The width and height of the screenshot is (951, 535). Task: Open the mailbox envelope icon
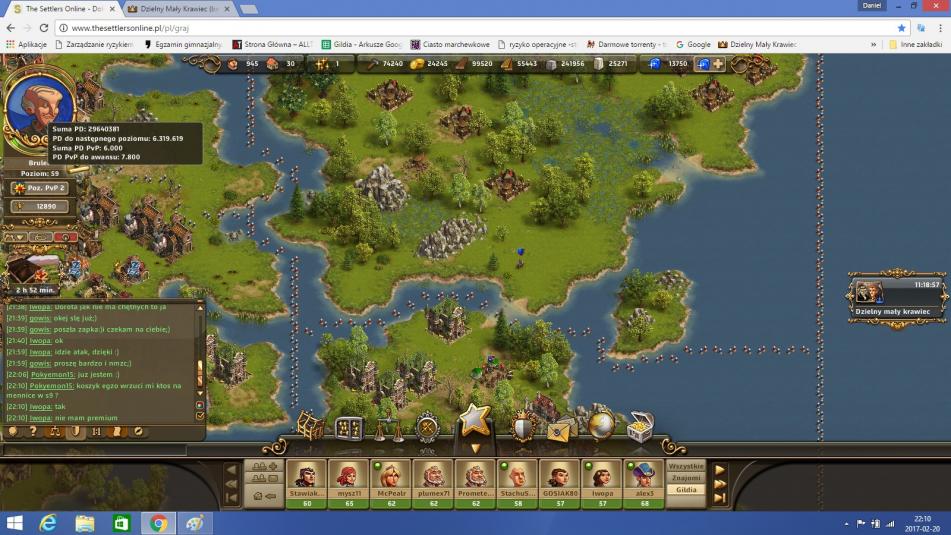coord(561,428)
